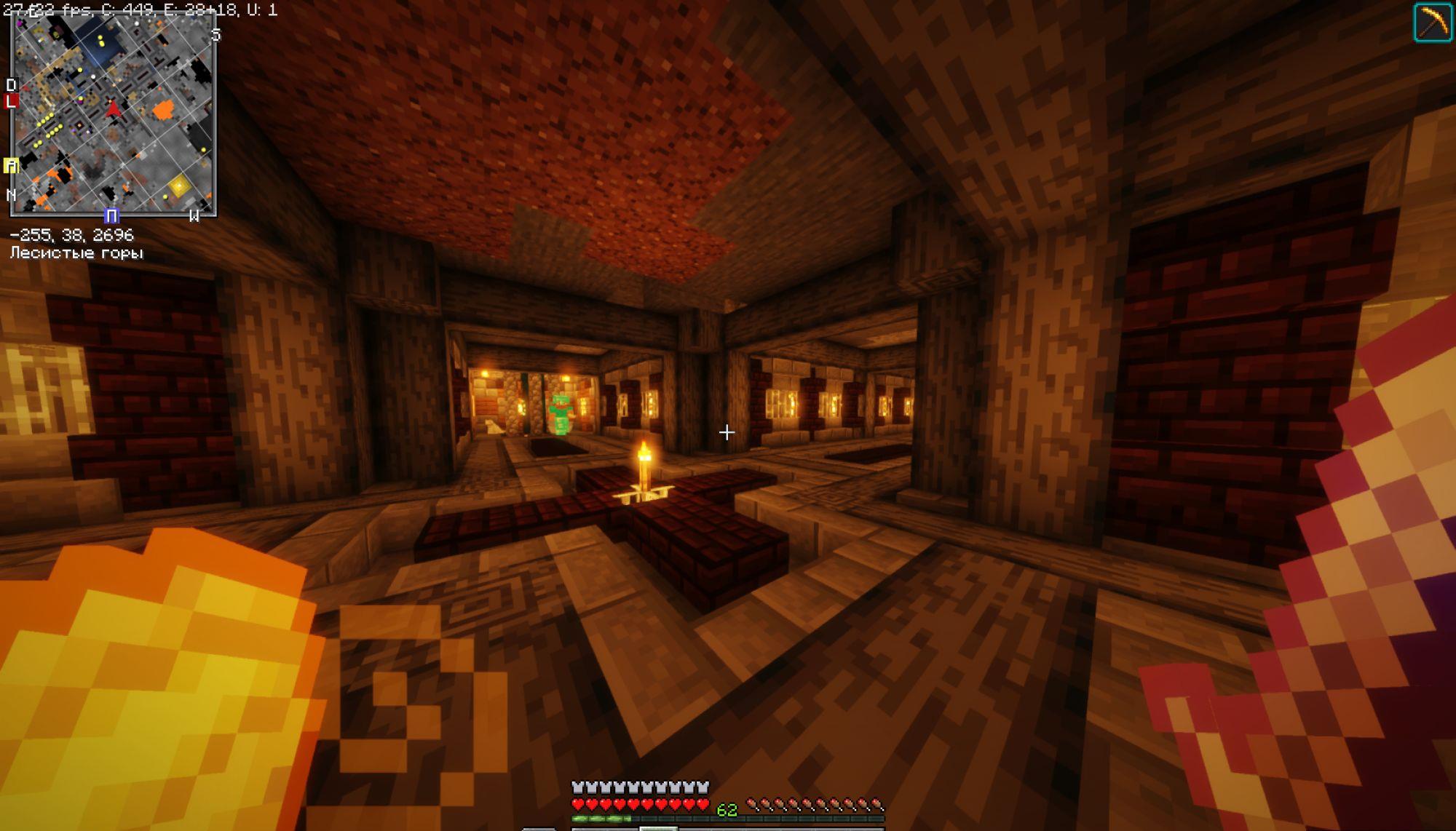Select the 'D' waypoint marker on minimap

pyautogui.click(x=10, y=85)
